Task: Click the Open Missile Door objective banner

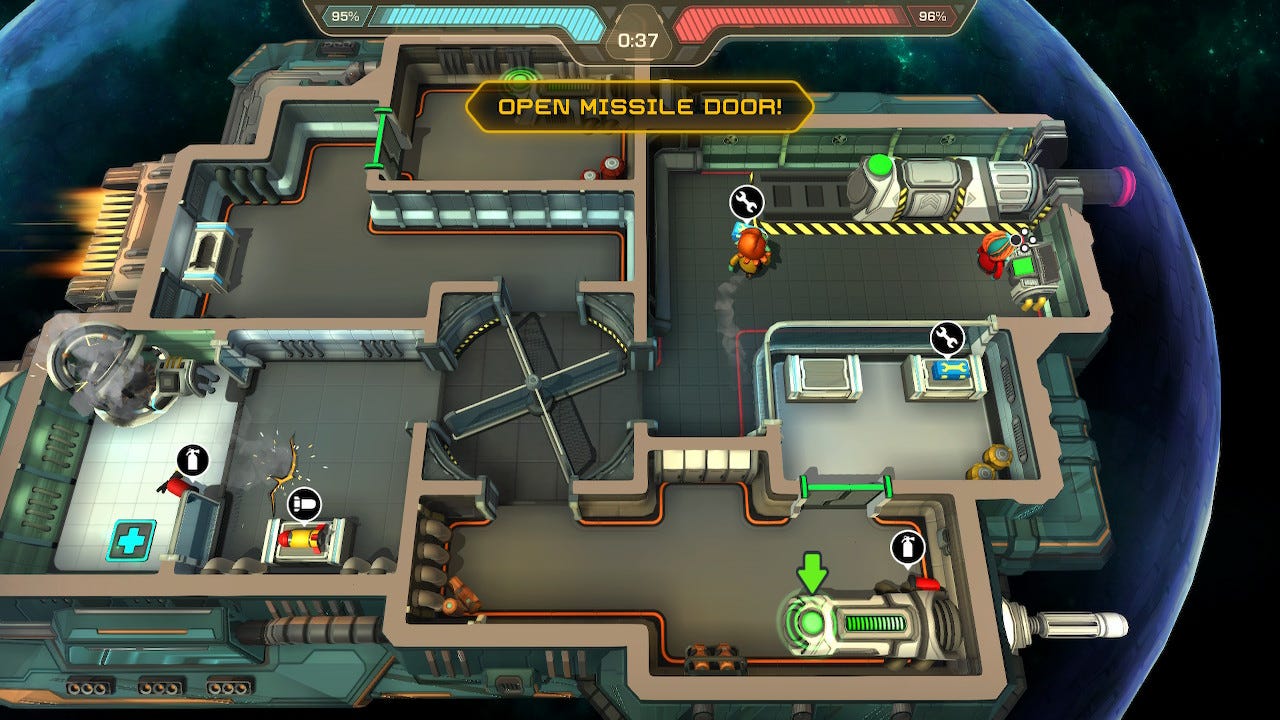Action: coord(640,107)
